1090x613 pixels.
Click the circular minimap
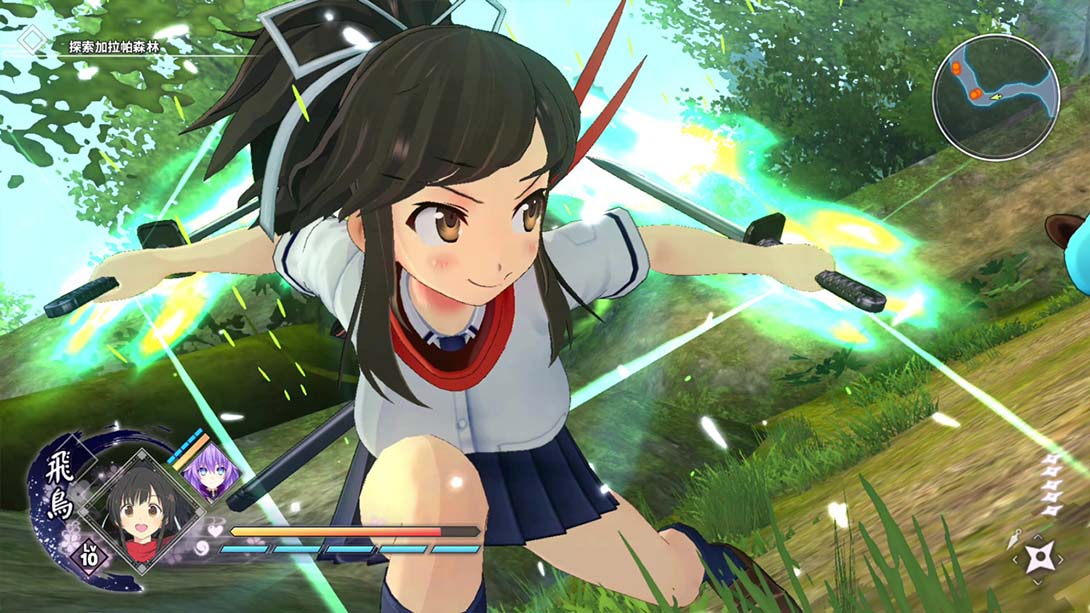995,97
